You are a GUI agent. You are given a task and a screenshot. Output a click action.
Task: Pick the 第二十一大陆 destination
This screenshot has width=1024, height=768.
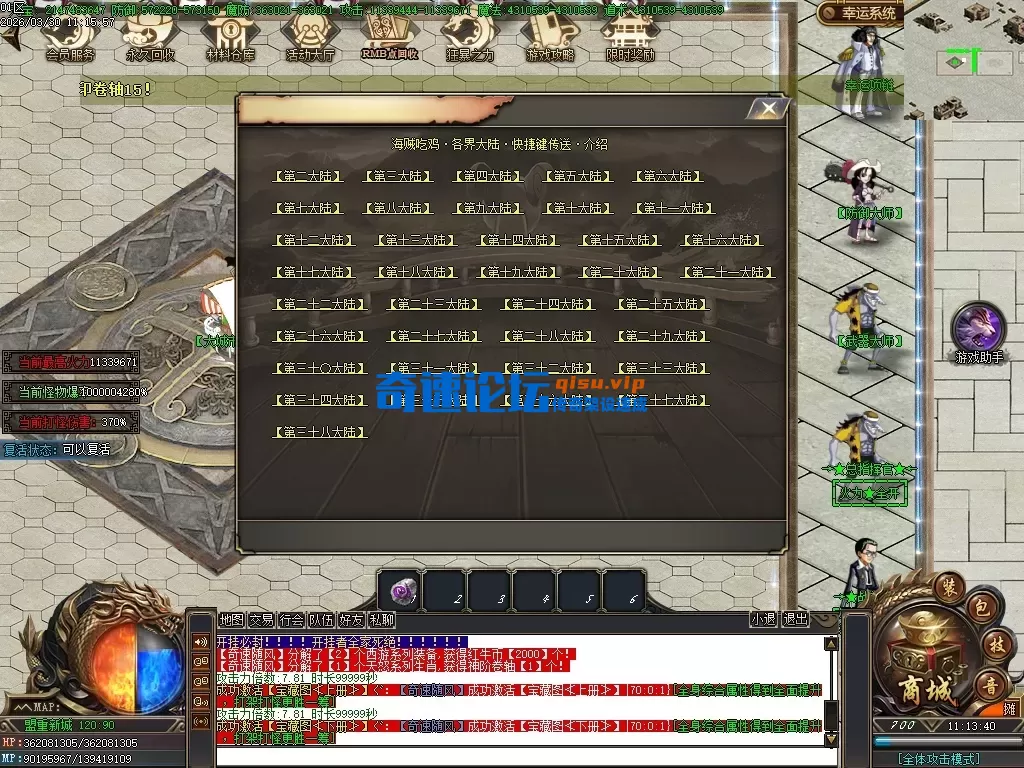[727, 272]
